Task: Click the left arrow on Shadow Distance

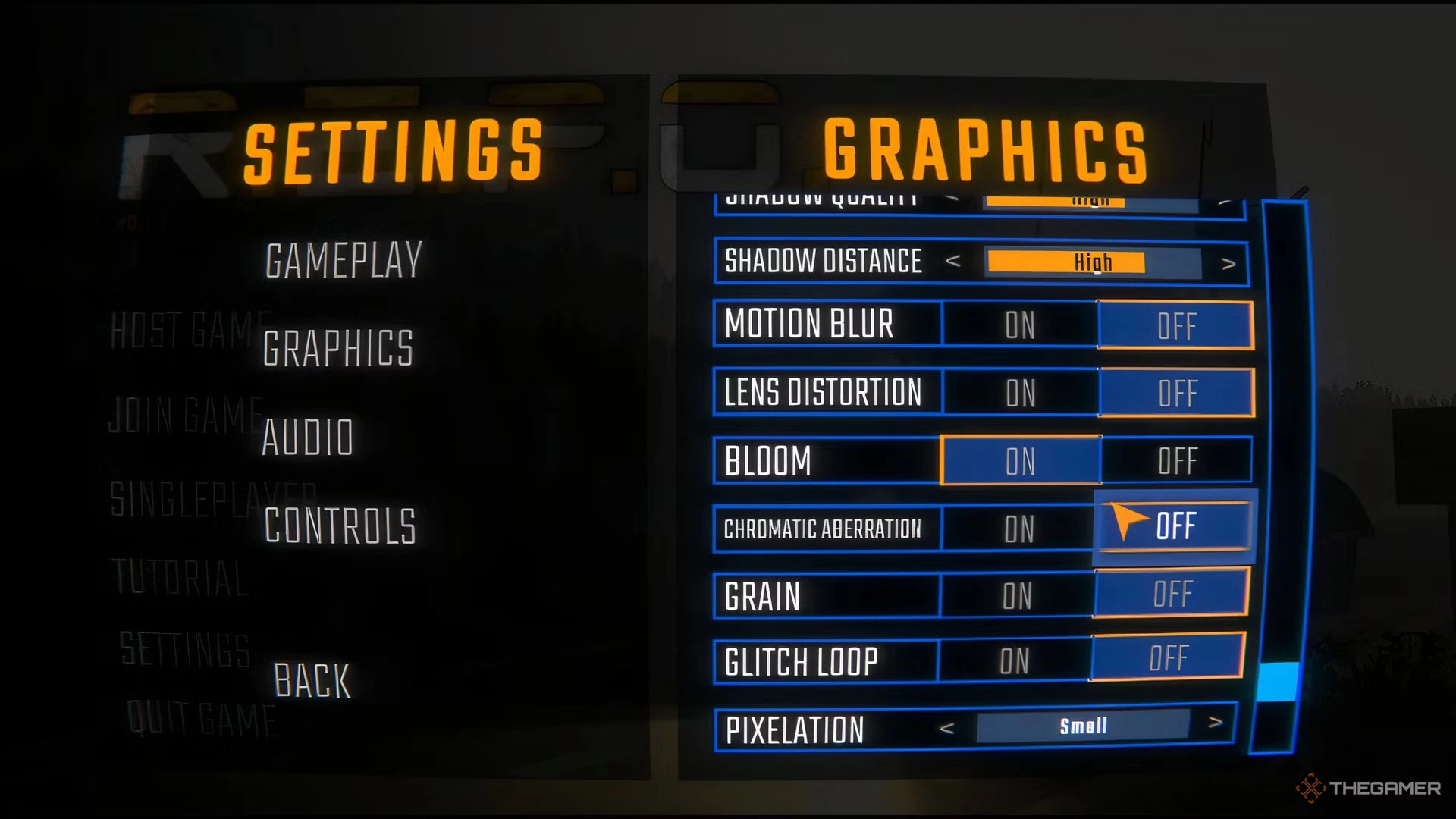Action: tap(955, 262)
